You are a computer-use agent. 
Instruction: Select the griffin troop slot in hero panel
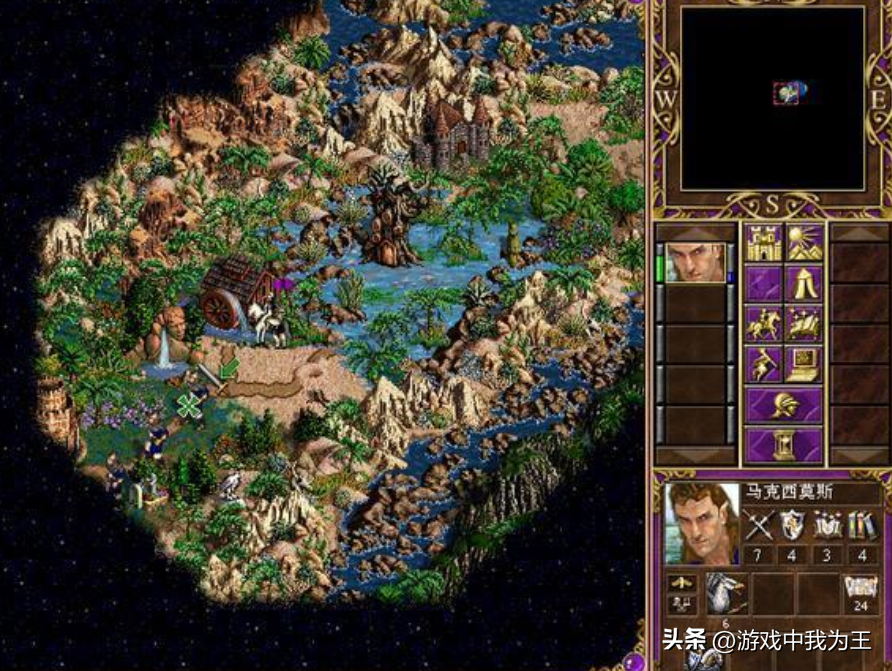[727, 593]
